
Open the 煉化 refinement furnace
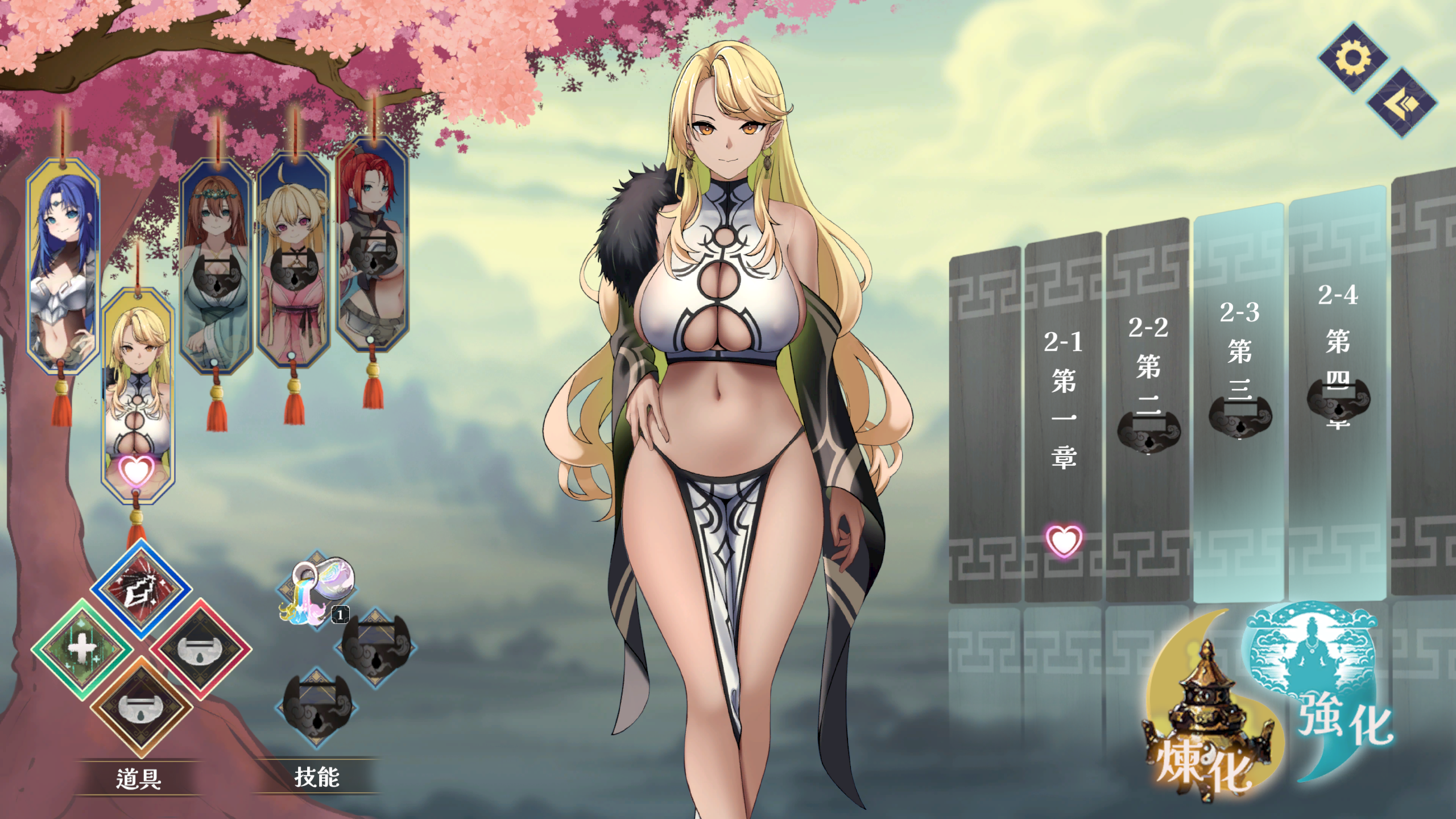pos(1206,734)
